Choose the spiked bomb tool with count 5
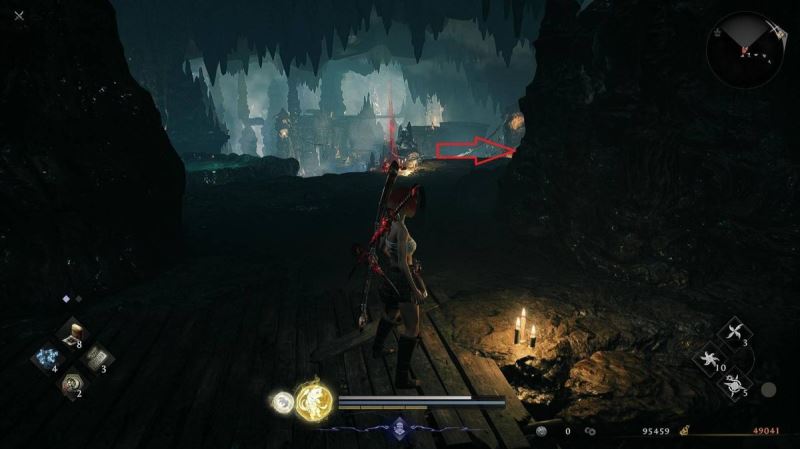 pyautogui.click(x=735, y=382)
